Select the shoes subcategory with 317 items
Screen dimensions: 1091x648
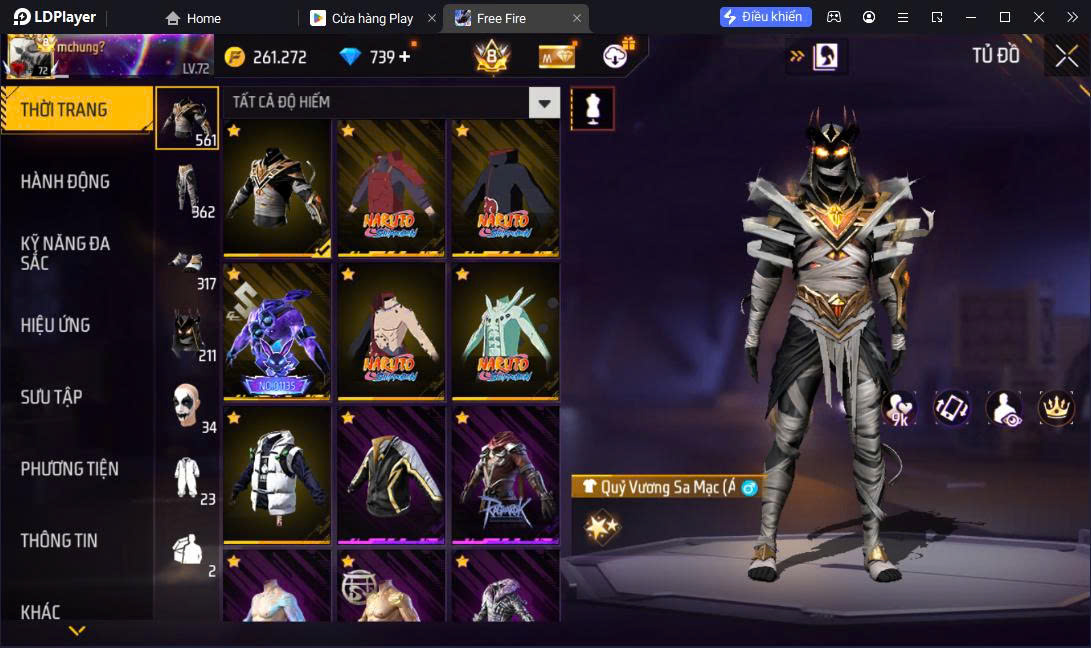click(x=187, y=265)
